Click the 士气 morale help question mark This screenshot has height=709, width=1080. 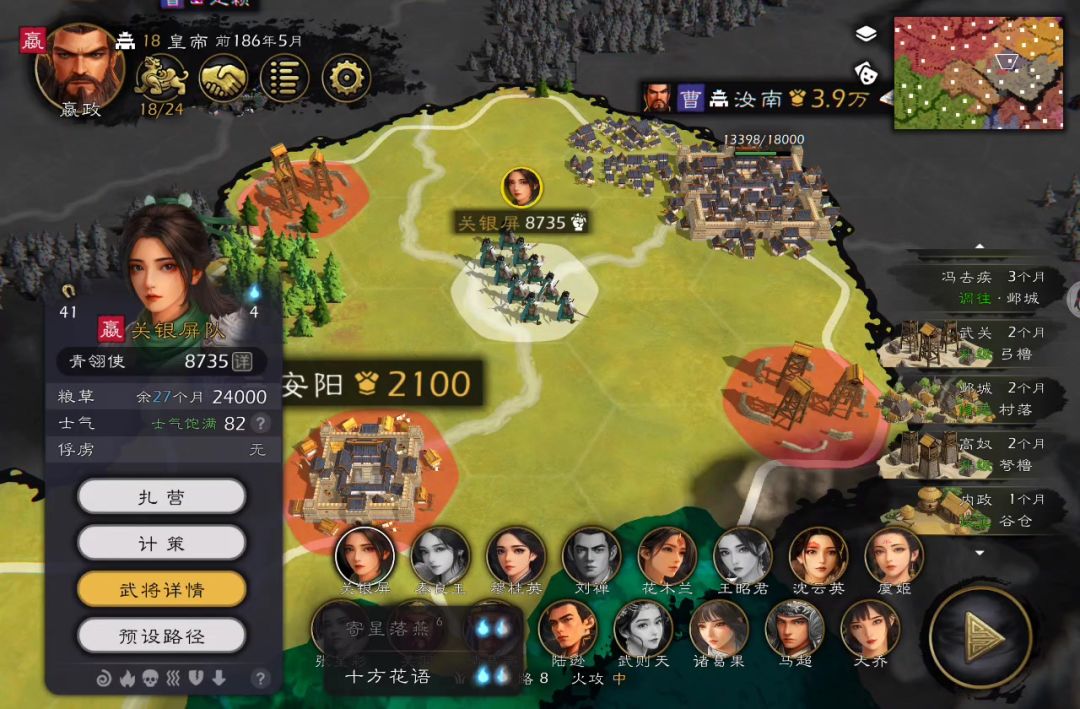261,423
